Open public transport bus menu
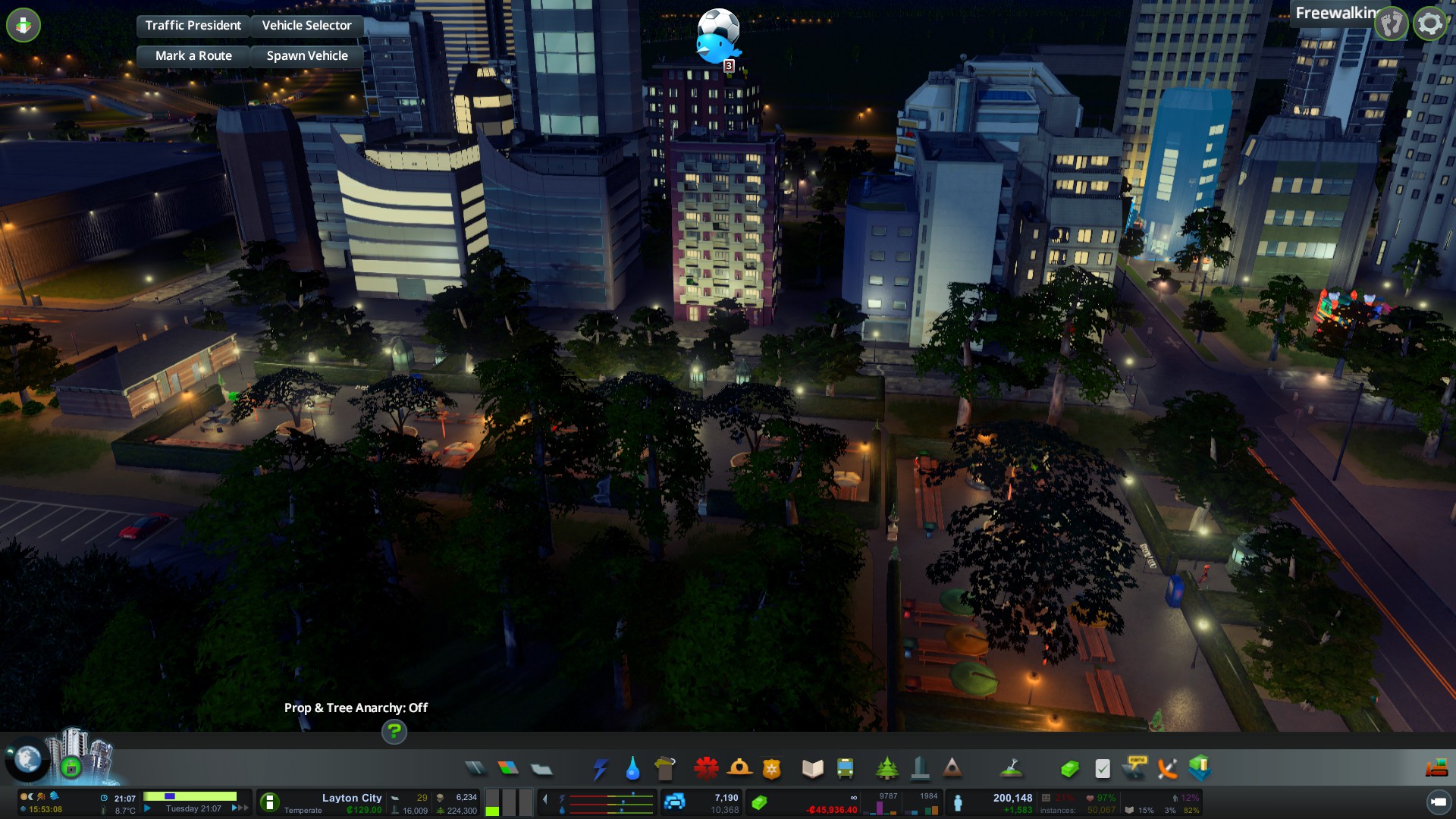The height and width of the screenshot is (819, 1456). tap(845, 769)
